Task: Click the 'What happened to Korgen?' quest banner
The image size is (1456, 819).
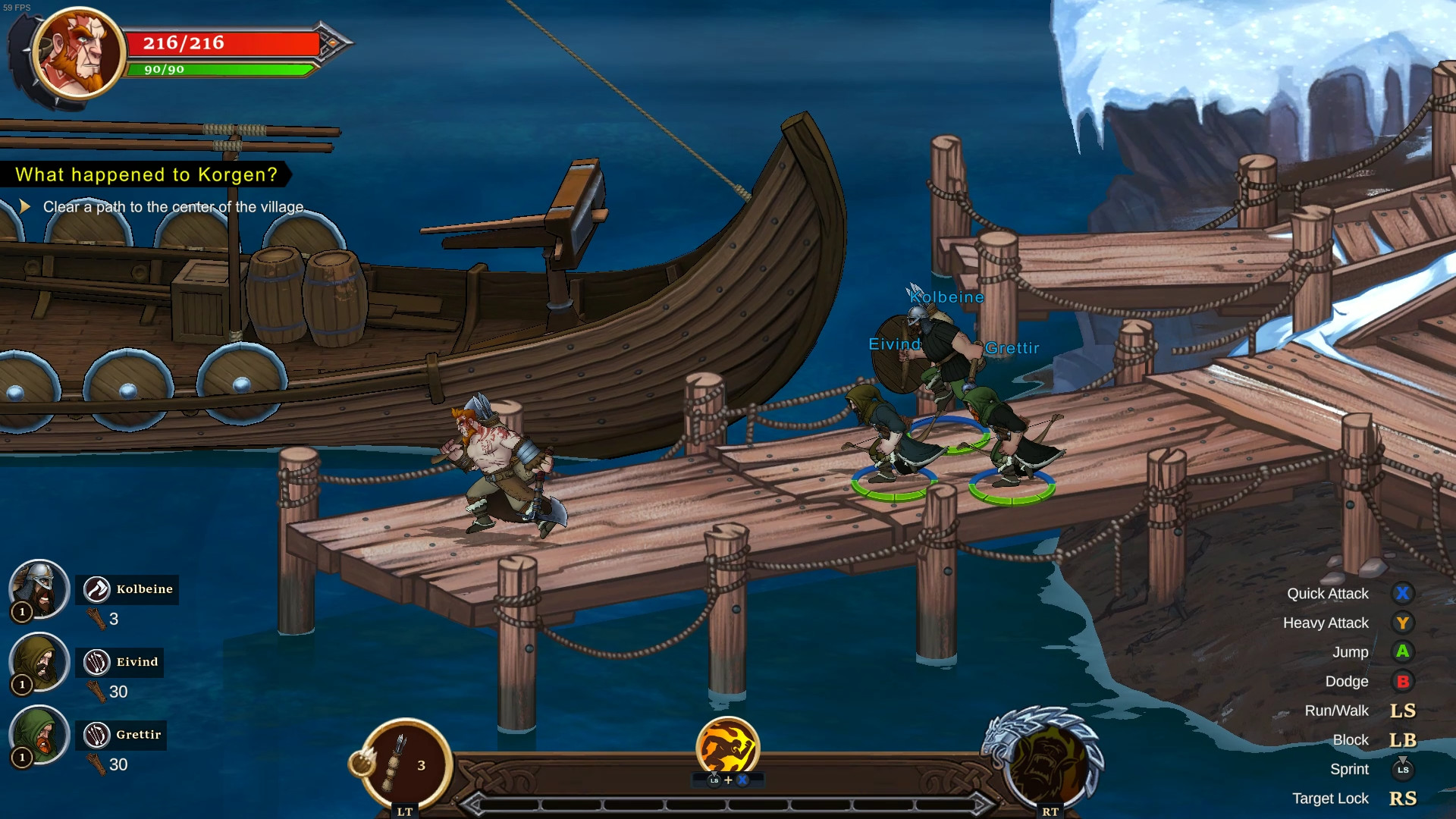Action: tap(146, 174)
